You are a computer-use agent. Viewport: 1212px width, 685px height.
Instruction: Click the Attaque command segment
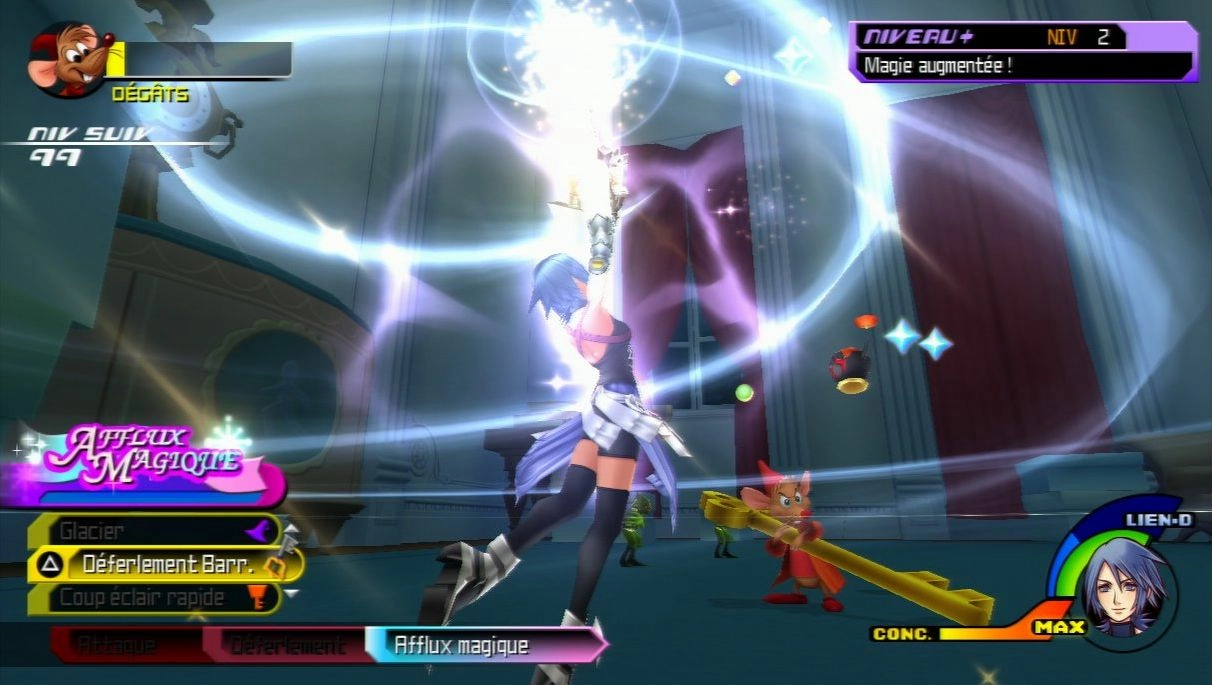(116, 646)
